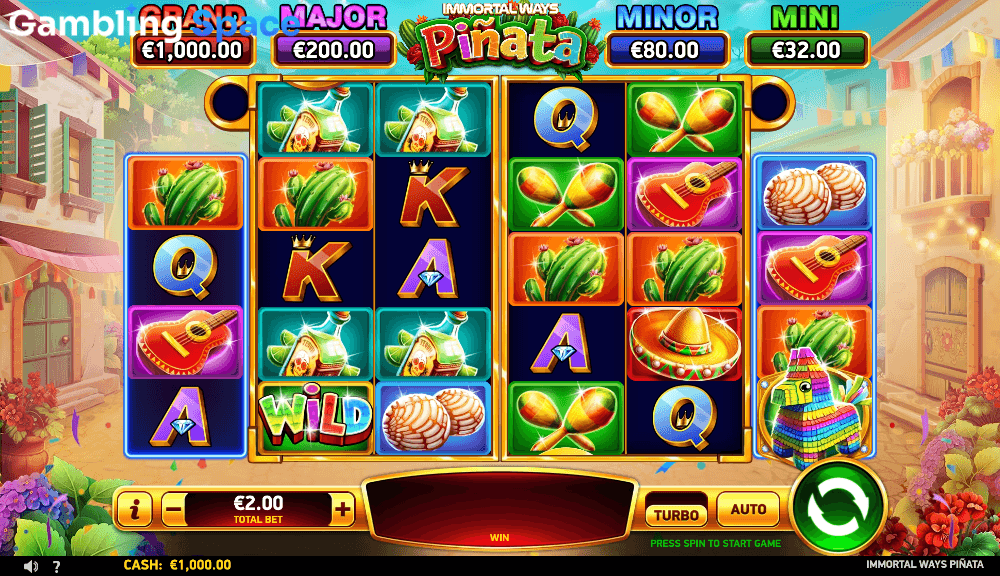The image size is (1000, 576).
Task: Open the Auto spin options
Action: 748,509
